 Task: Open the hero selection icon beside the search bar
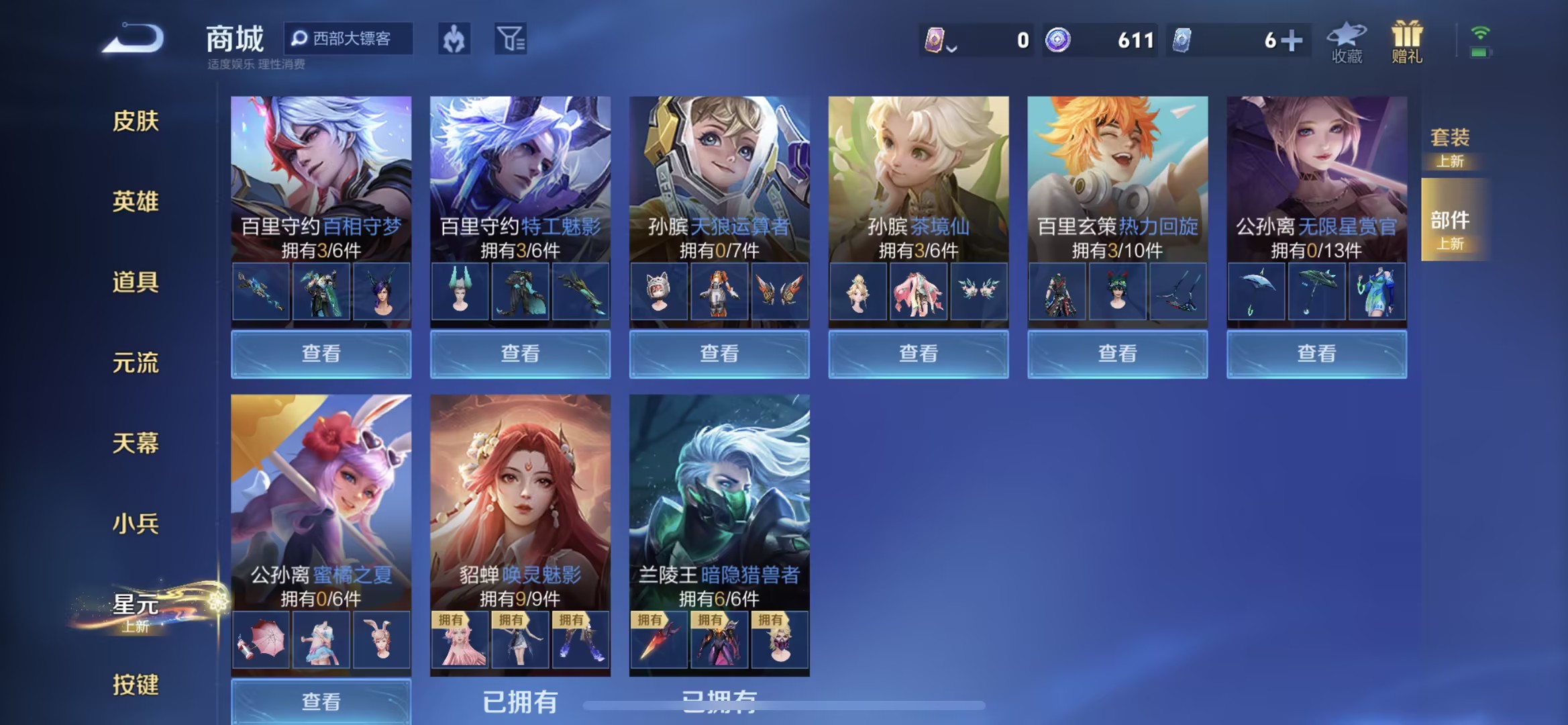454,39
